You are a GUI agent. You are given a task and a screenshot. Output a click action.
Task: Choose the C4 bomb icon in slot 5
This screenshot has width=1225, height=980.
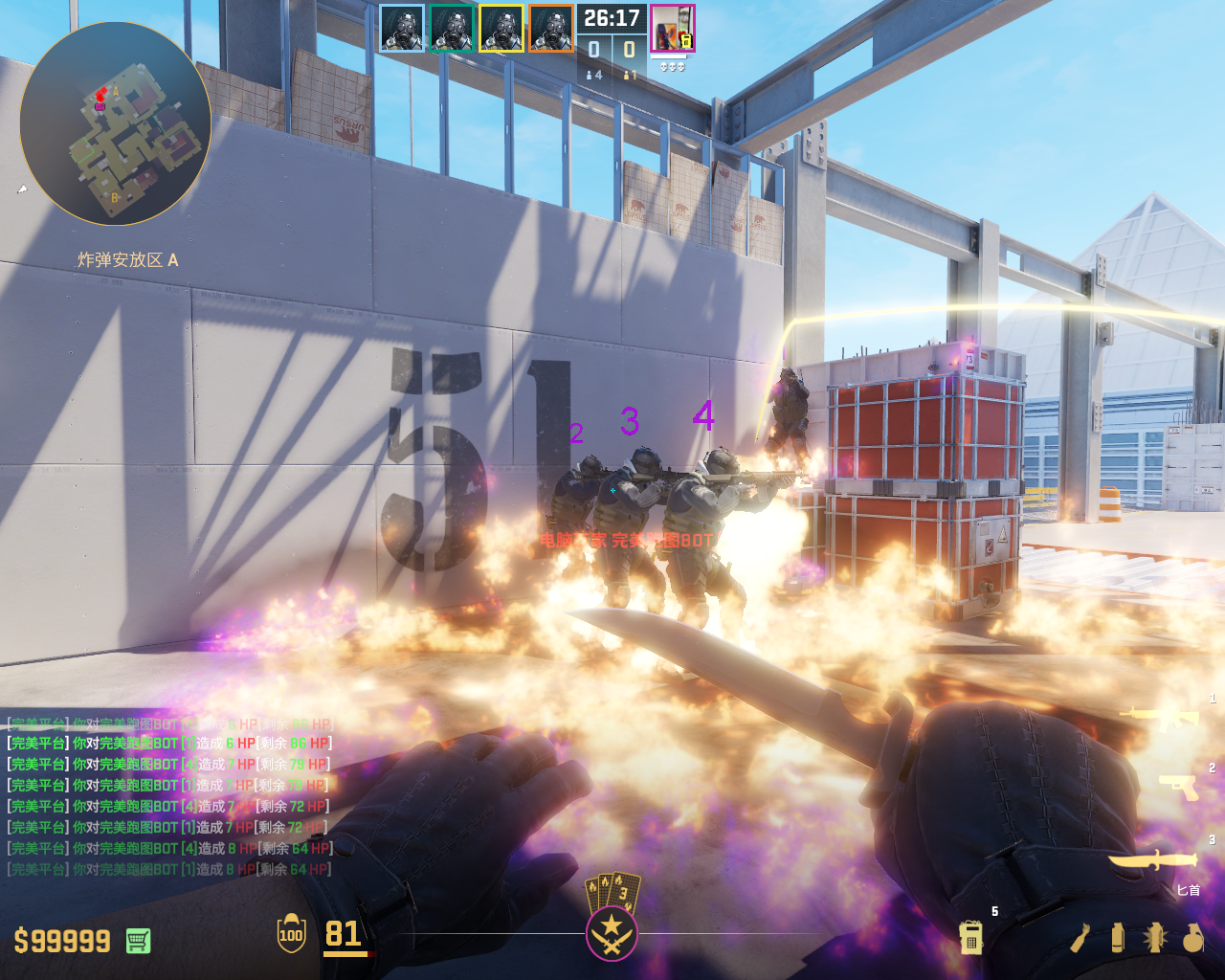971,937
